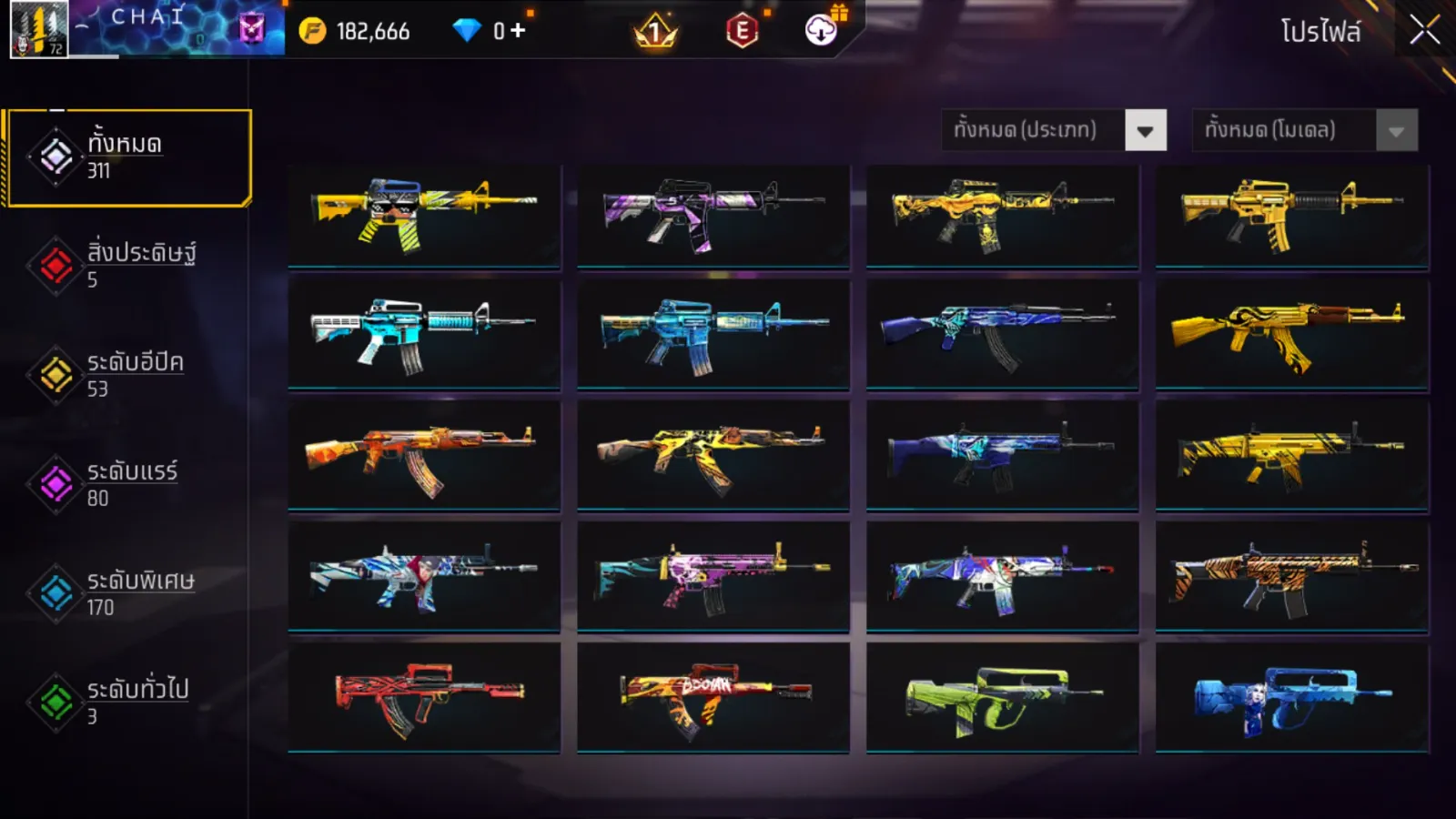Screen dimensions: 1456x819
Task: Open the red E badge icon
Action: pos(743,31)
